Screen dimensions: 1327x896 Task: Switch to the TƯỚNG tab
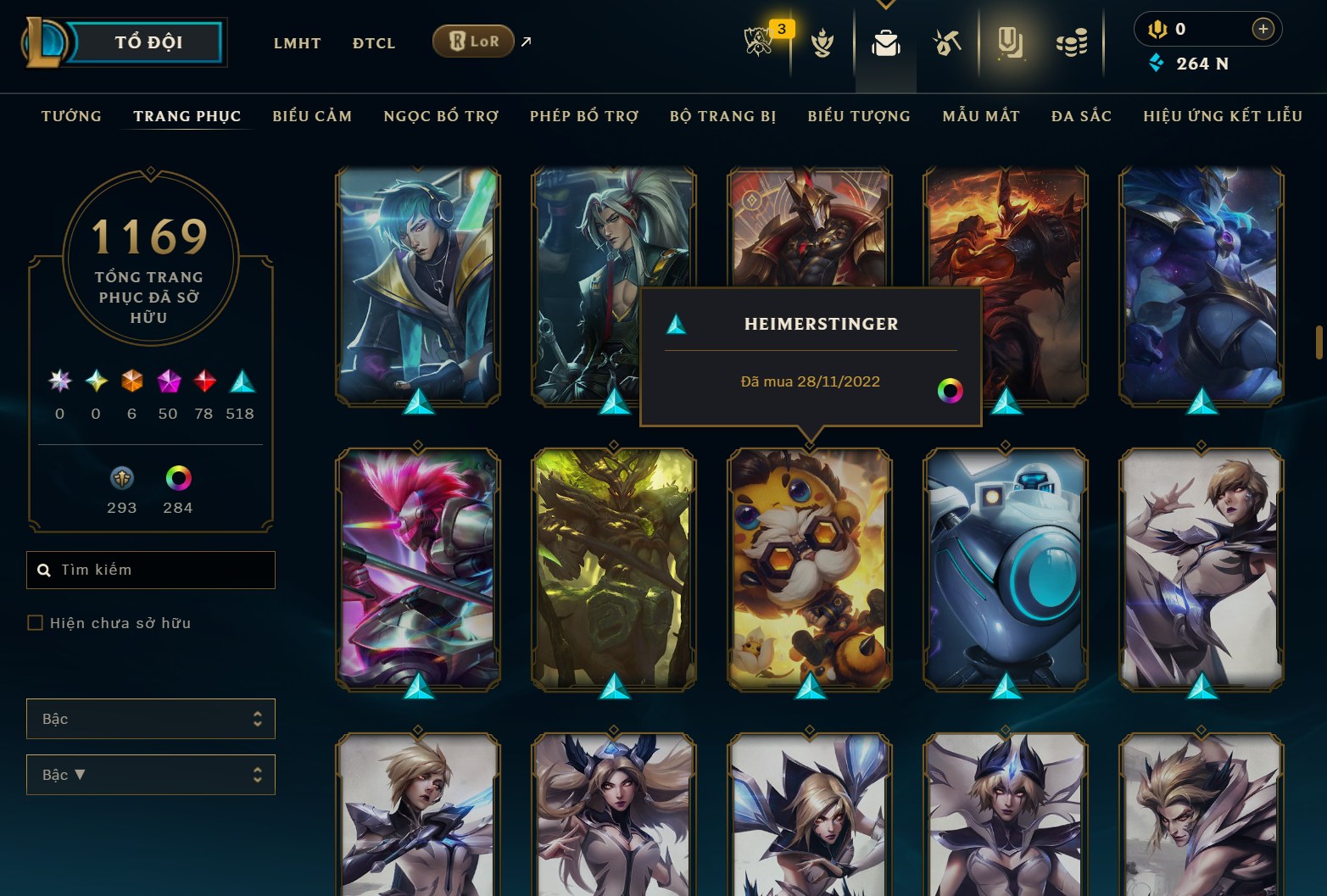pos(71,116)
